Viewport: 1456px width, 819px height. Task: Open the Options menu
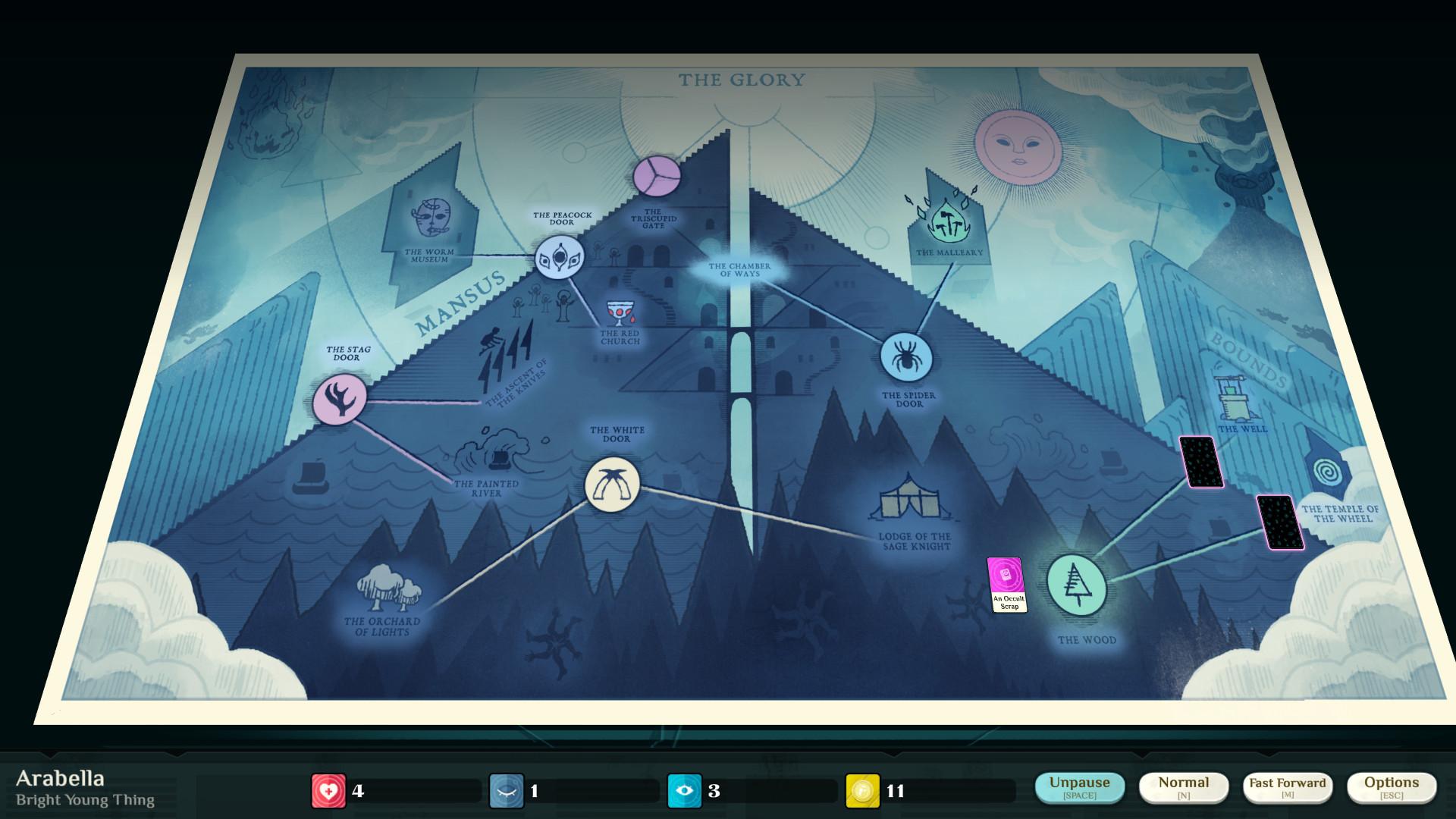tap(1392, 787)
